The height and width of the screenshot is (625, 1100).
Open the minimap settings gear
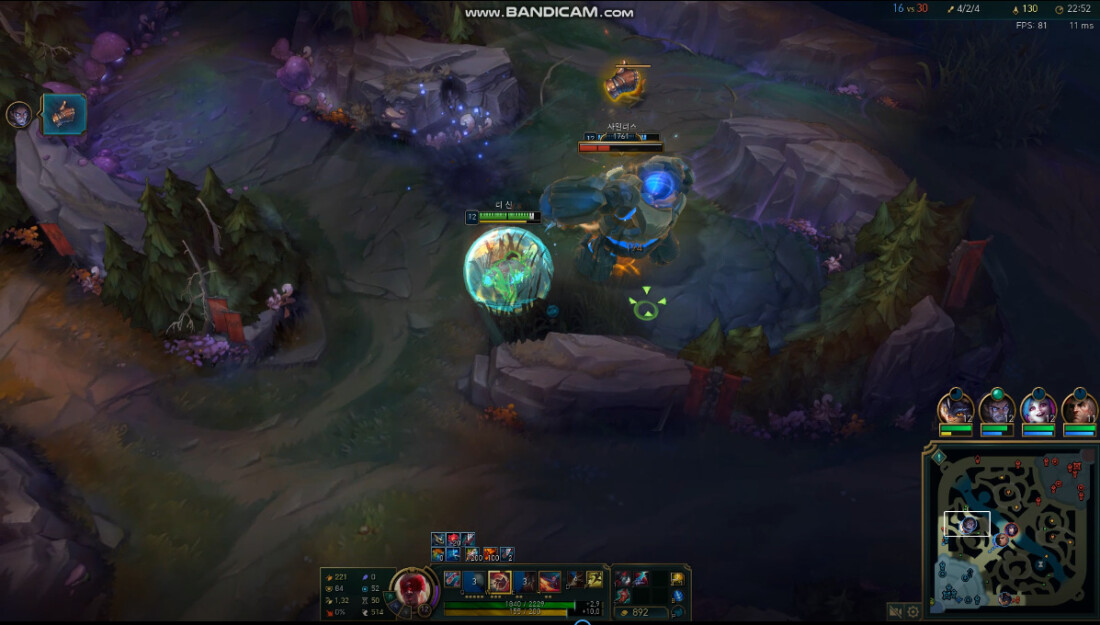pos(913,612)
